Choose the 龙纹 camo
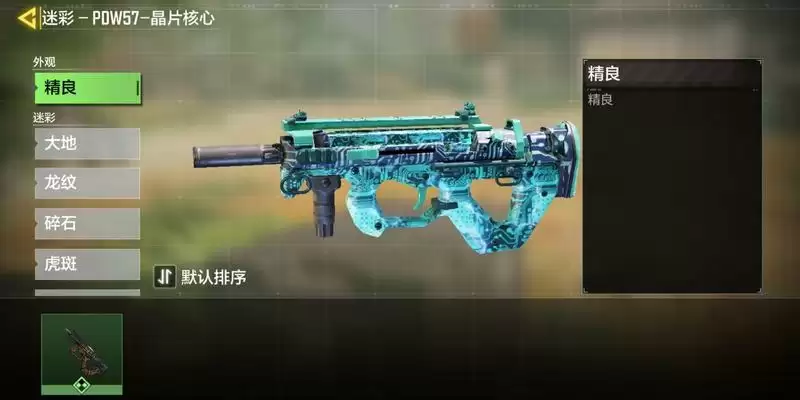 pyautogui.click(x=87, y=183)
